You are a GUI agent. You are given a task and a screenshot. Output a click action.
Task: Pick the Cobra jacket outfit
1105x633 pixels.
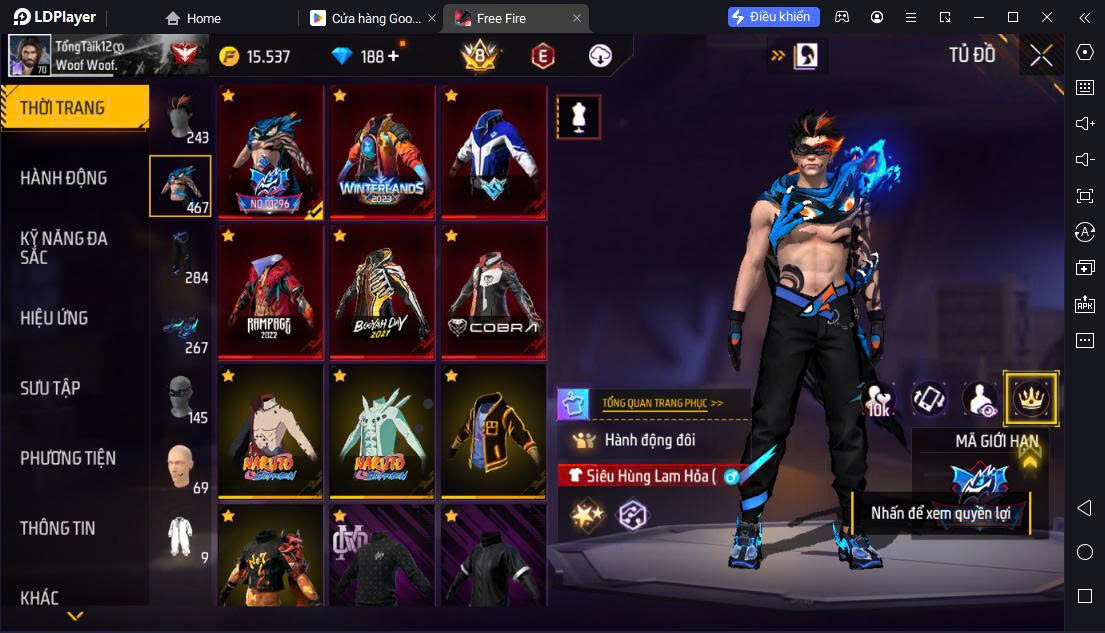(494, 290)
